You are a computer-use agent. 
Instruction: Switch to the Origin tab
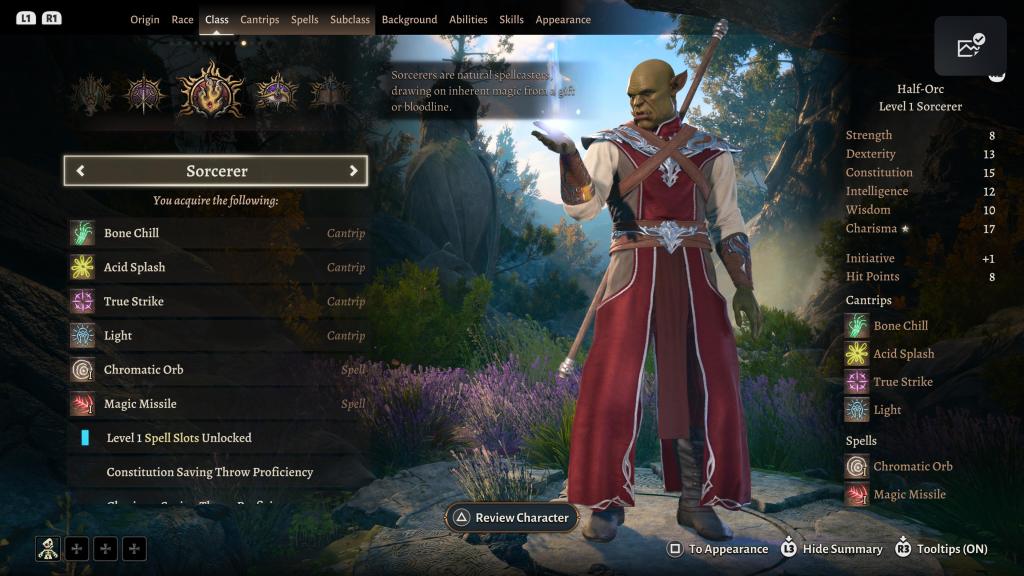pos(144,20)
